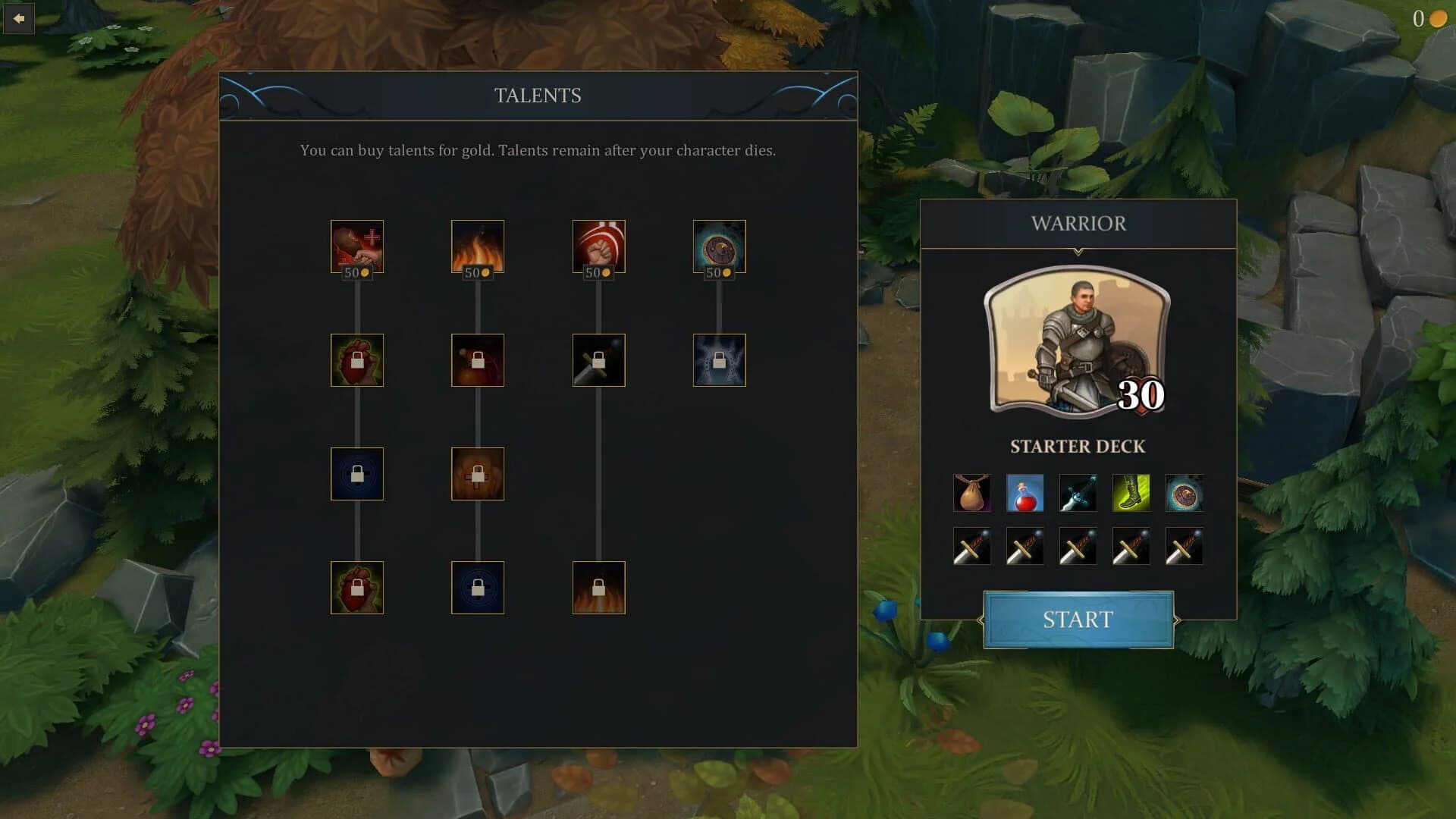Click the back arrow in top-left corner

(18, 18)
